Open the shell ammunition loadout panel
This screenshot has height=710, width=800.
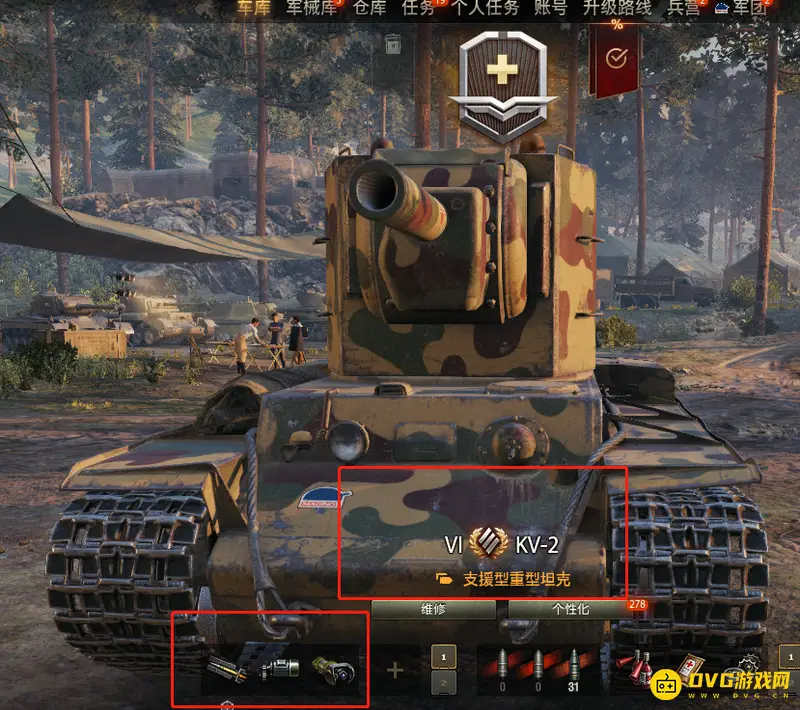tap(540, 669)
